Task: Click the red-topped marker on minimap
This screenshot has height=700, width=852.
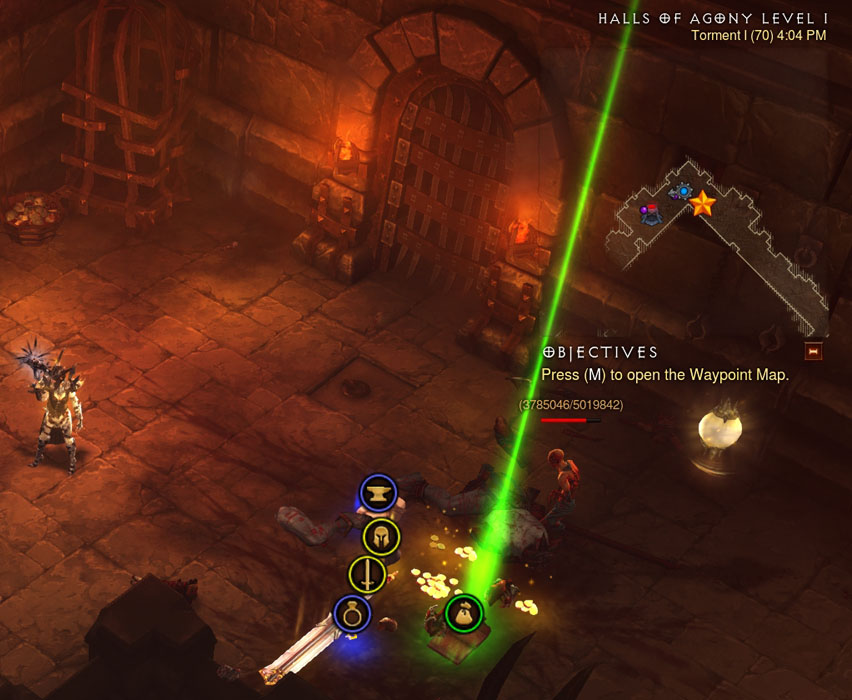Action: click(x=651, y=211)
